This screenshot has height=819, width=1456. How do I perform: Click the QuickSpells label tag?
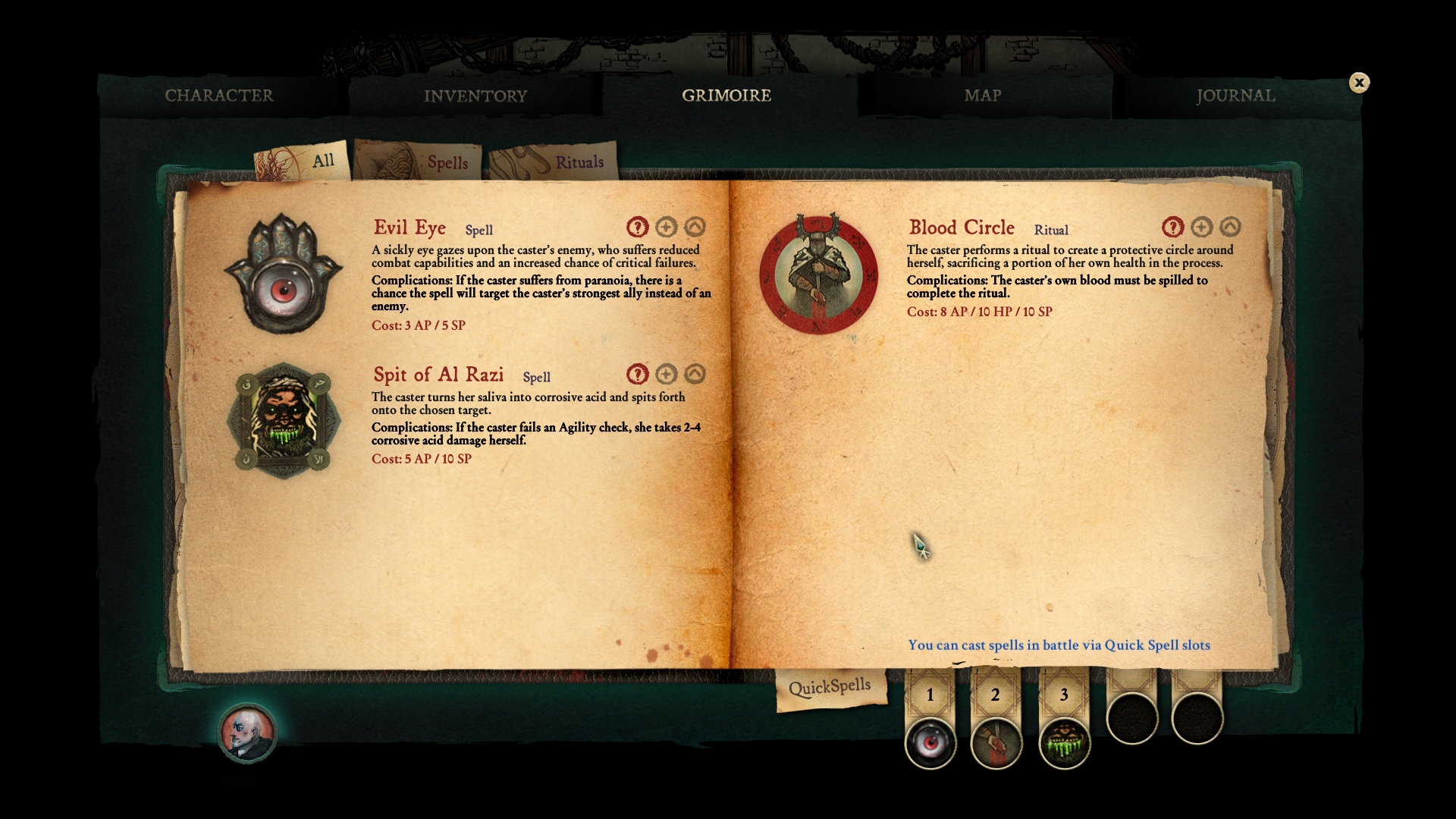830,685
